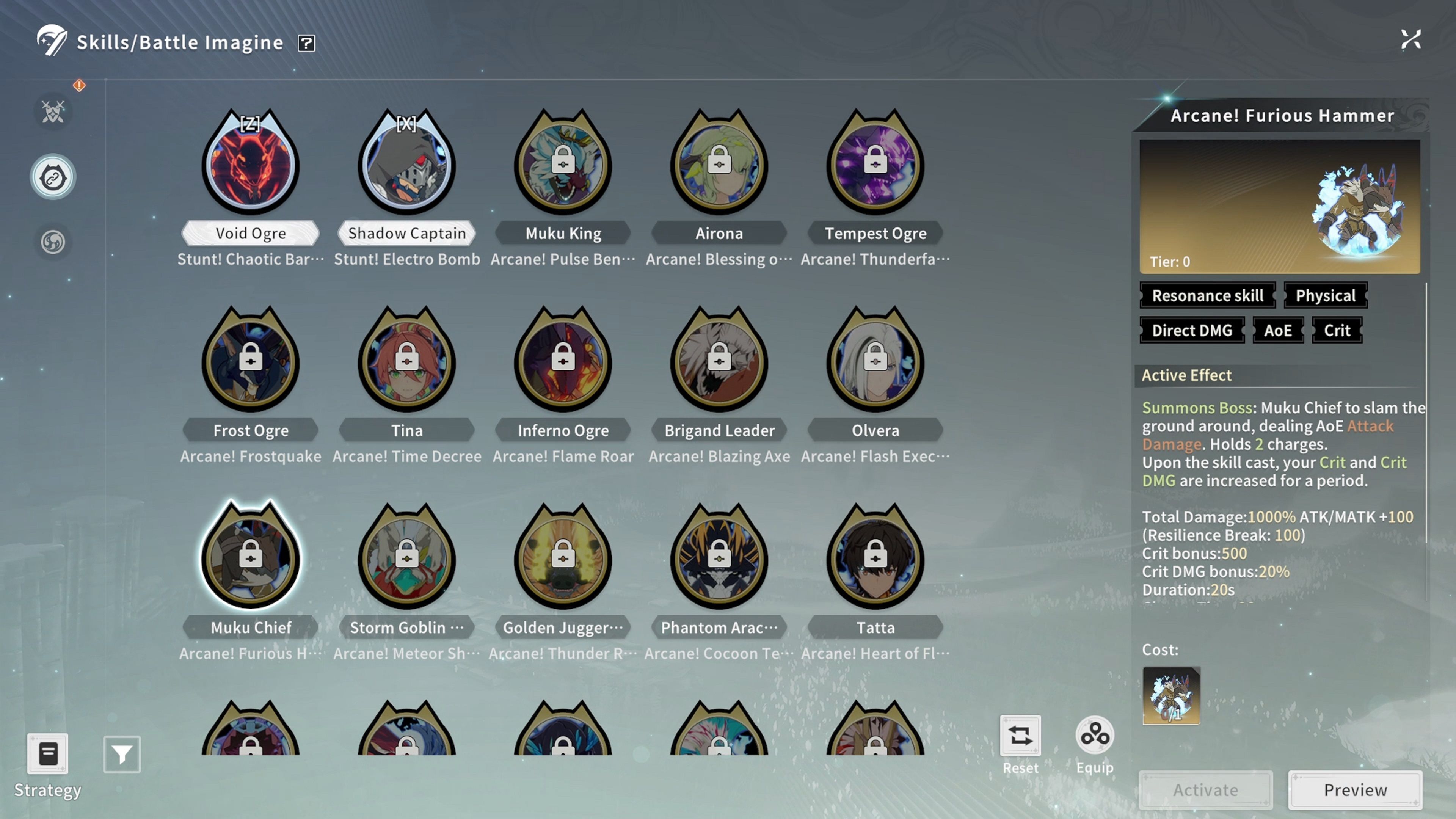Choose the Olvera imagine

[x=875, y=361]
